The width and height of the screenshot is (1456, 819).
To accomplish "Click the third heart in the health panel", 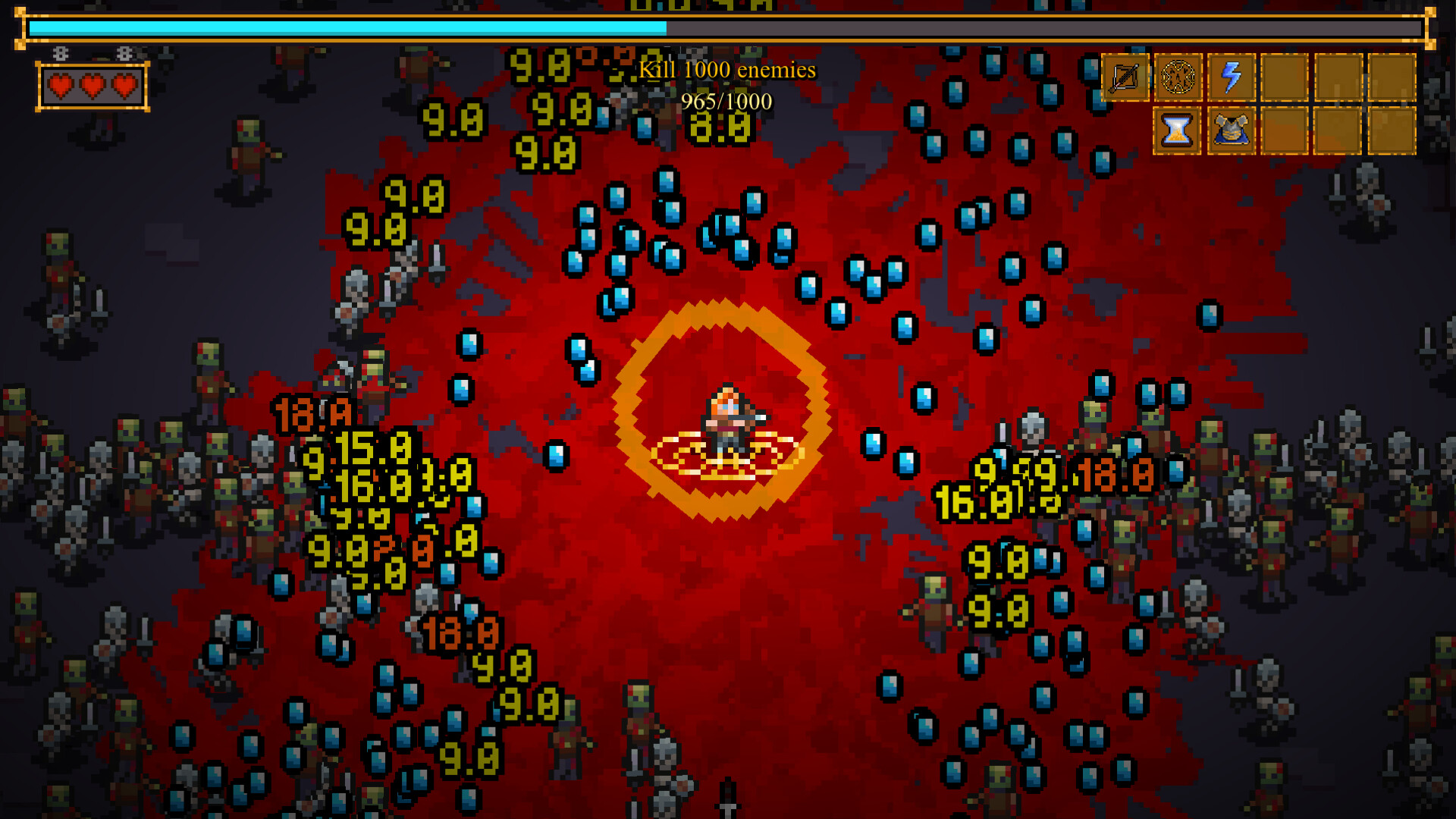I will [x=125, y=86].
